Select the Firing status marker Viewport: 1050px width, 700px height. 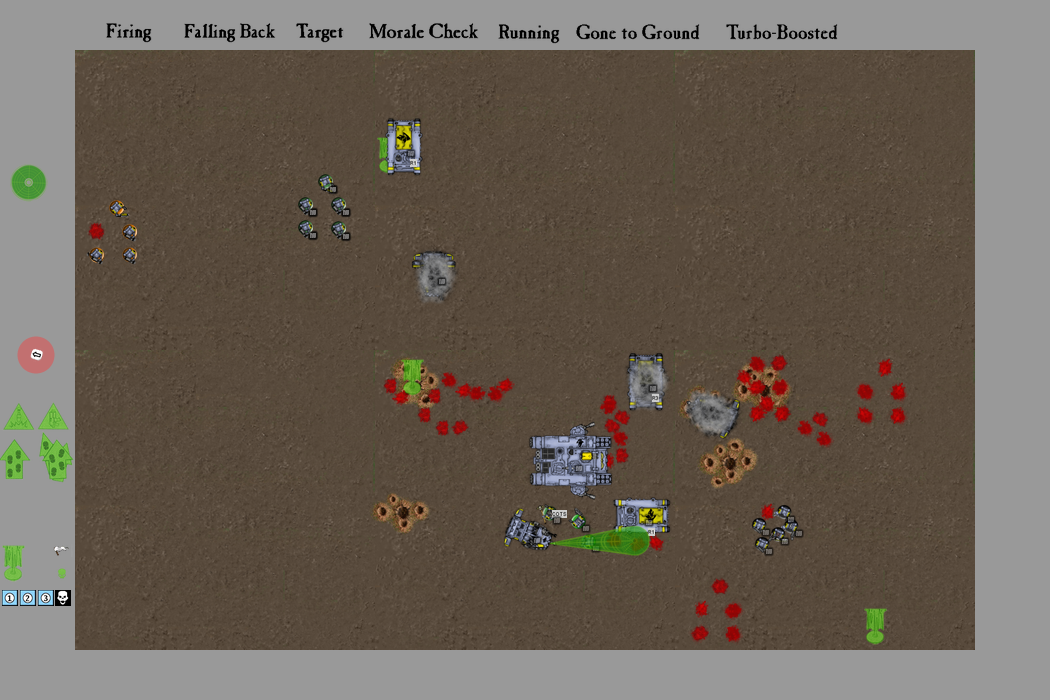pos(129,32)
